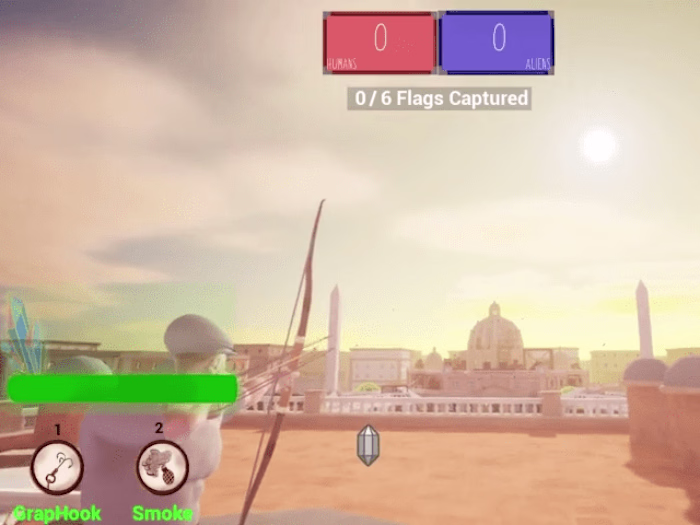Select the Smoke grenade ability

(x=162, y=467)
